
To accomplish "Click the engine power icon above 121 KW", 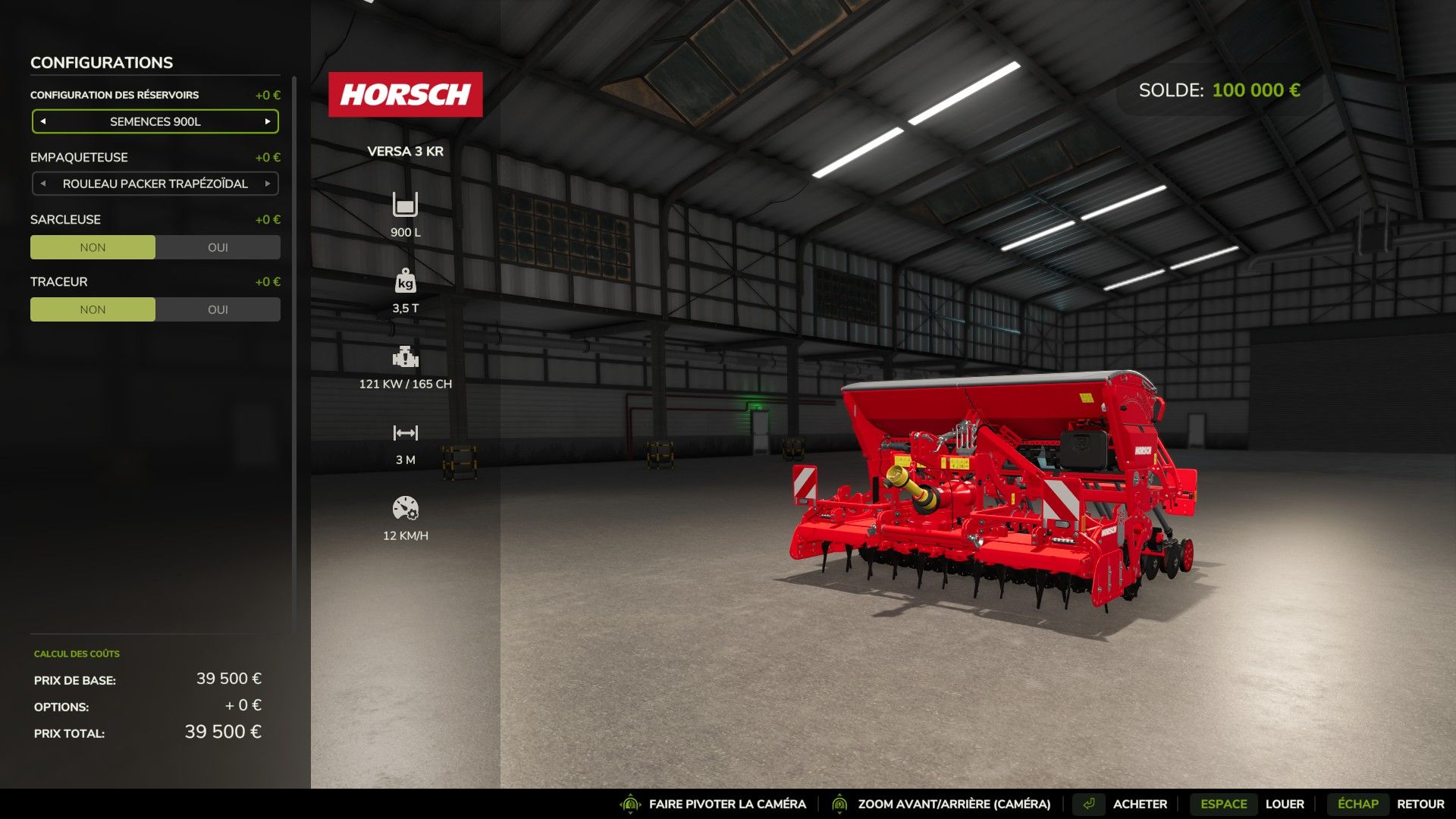I will (406, 356).
